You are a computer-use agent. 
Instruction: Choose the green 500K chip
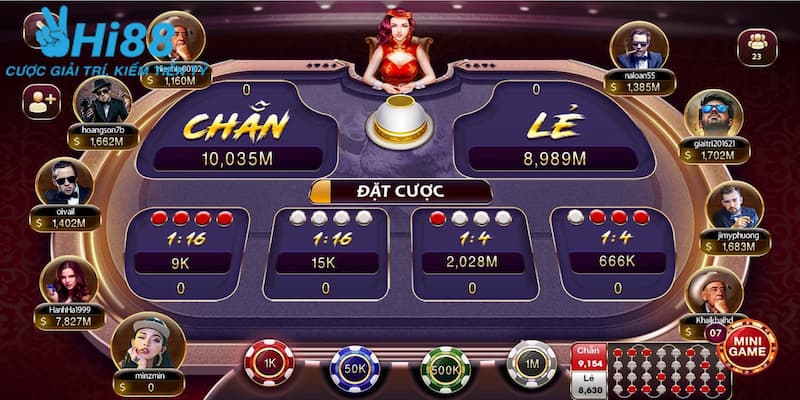(445, 368)
